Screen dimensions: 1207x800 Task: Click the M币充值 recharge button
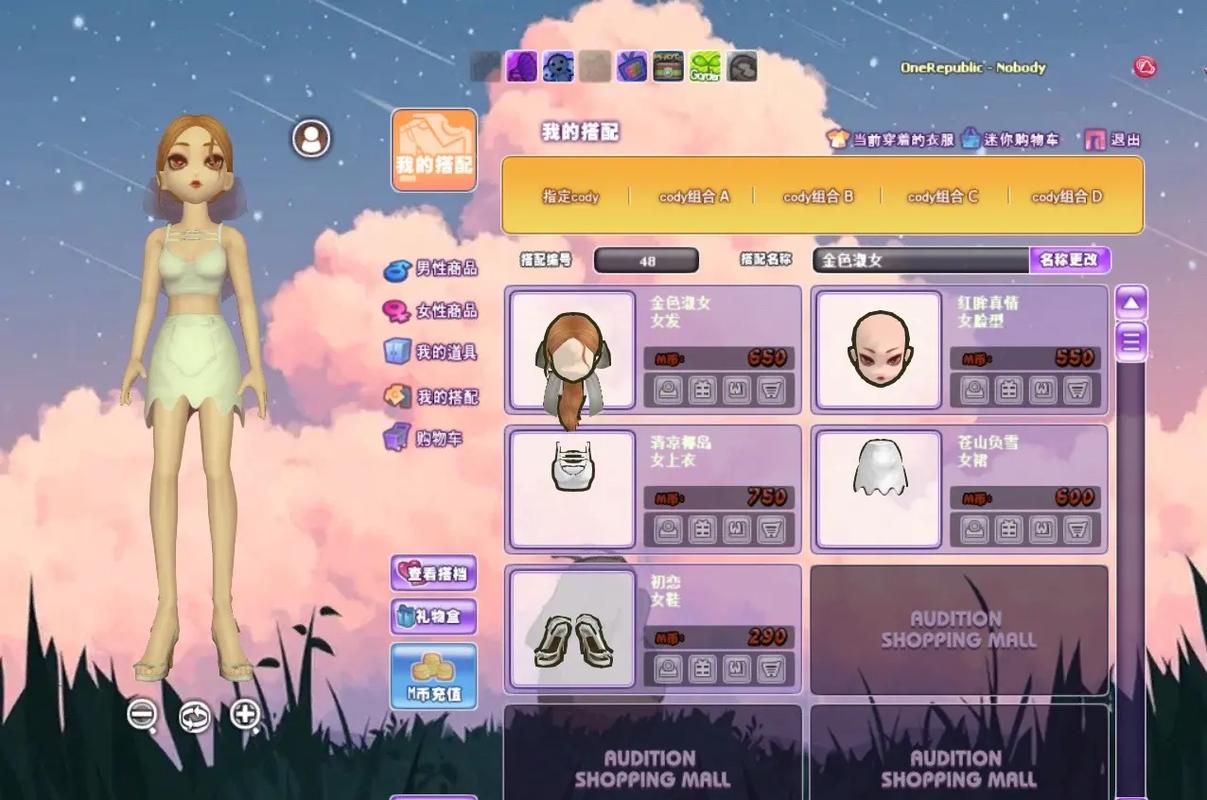tap(433, 676)
